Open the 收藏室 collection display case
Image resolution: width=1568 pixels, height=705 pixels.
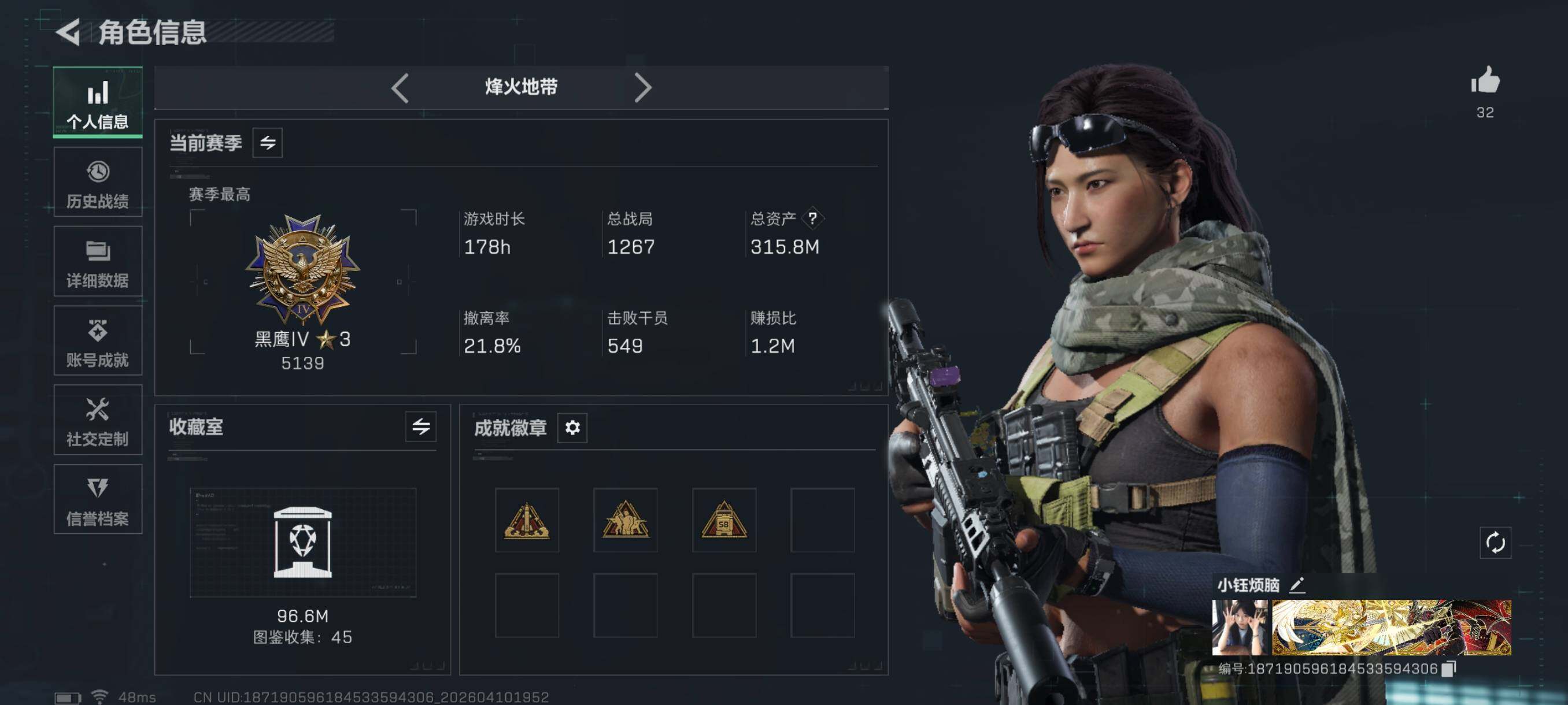coord(302,542)
